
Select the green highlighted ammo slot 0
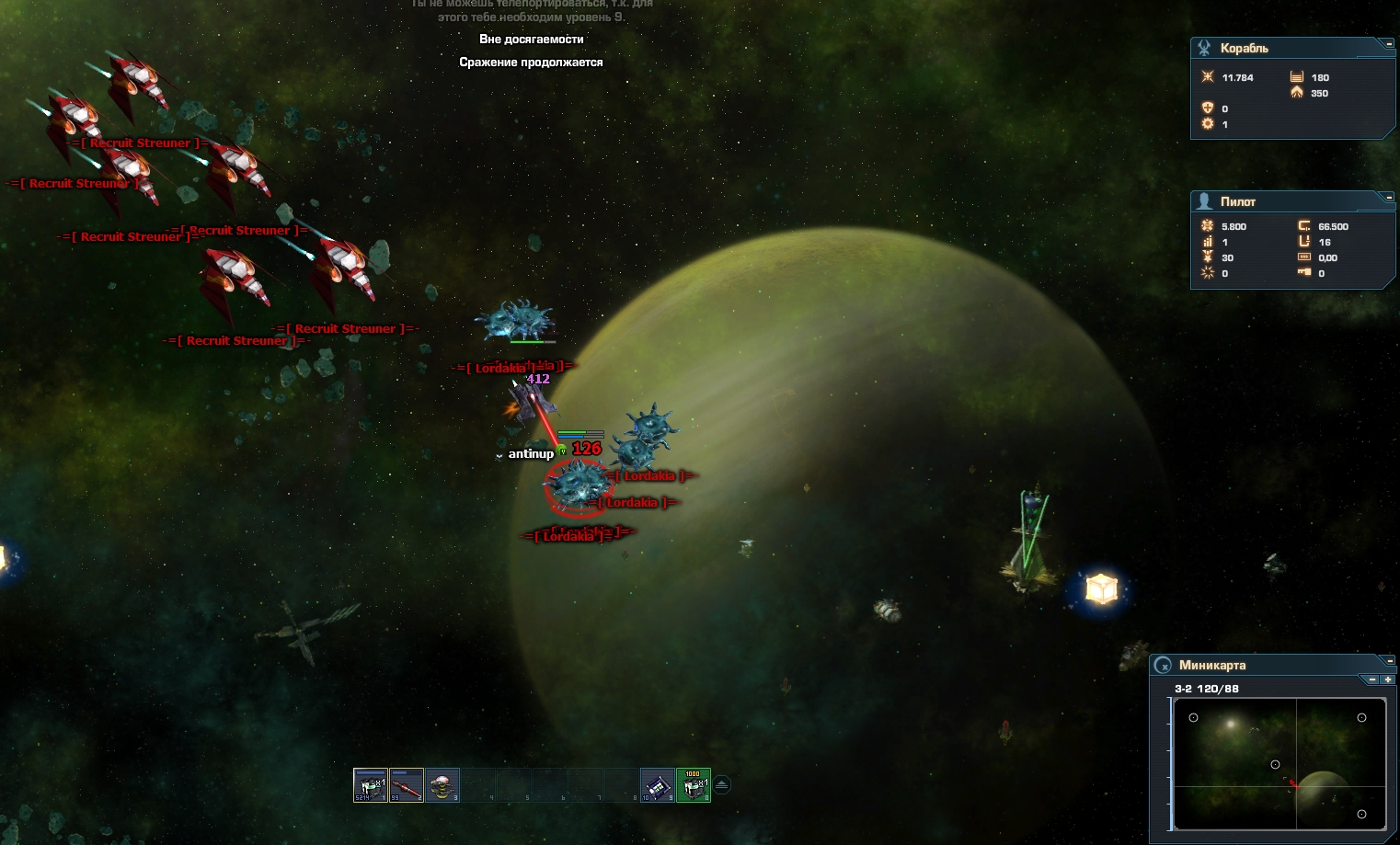click(693, 785)
